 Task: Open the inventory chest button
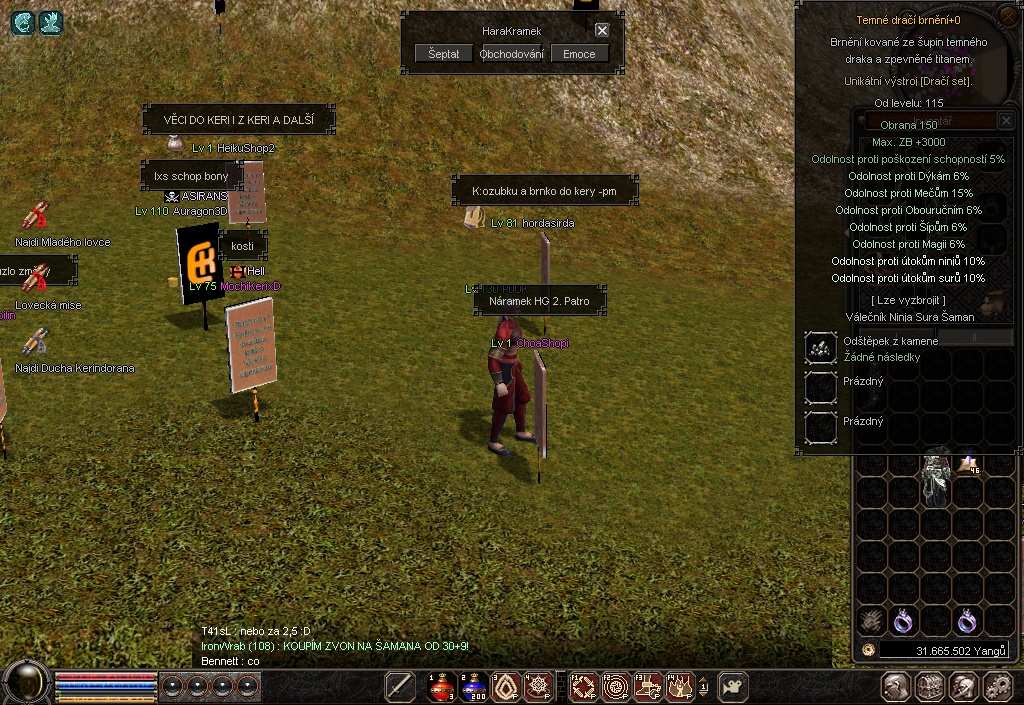(x=931, y=687)
